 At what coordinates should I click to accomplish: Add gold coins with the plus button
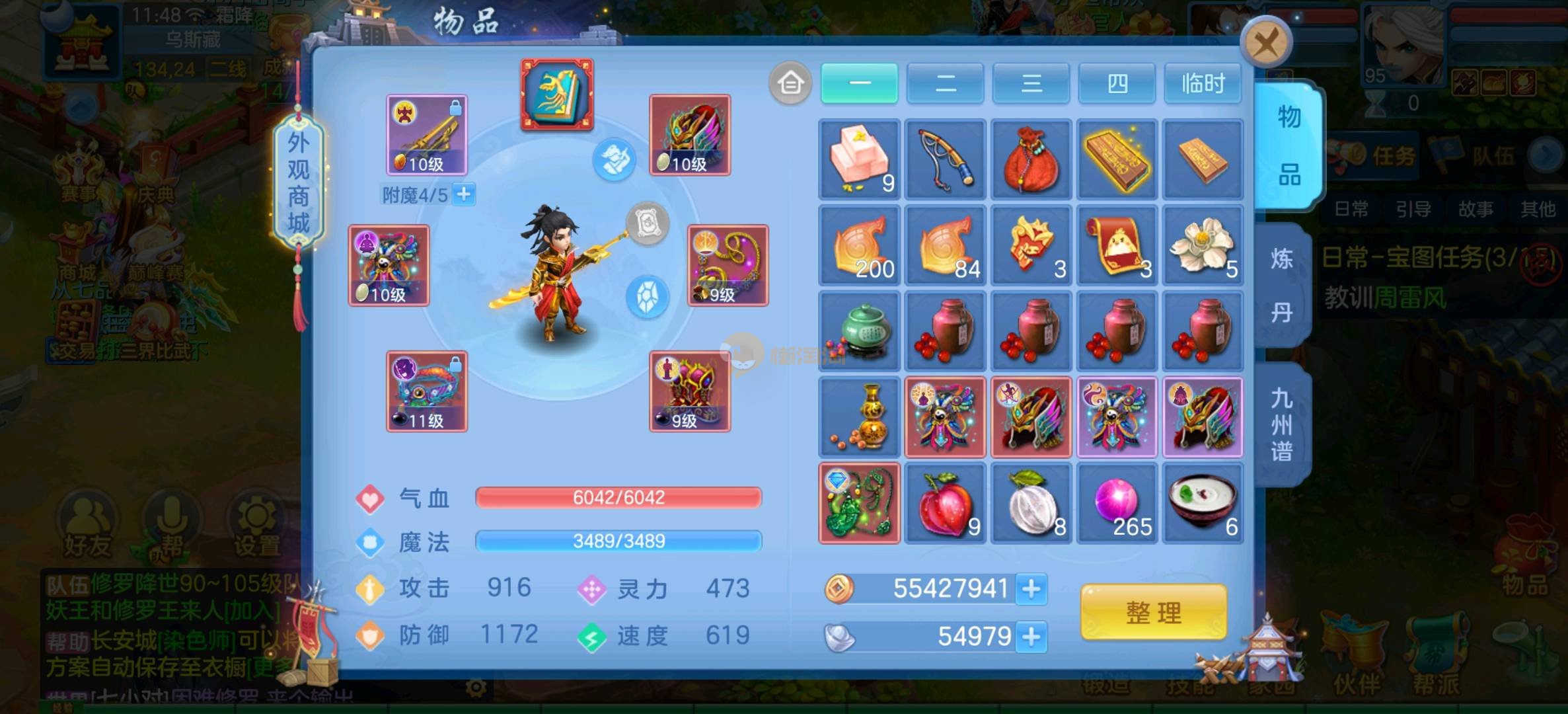click(x=1031, y=588)
